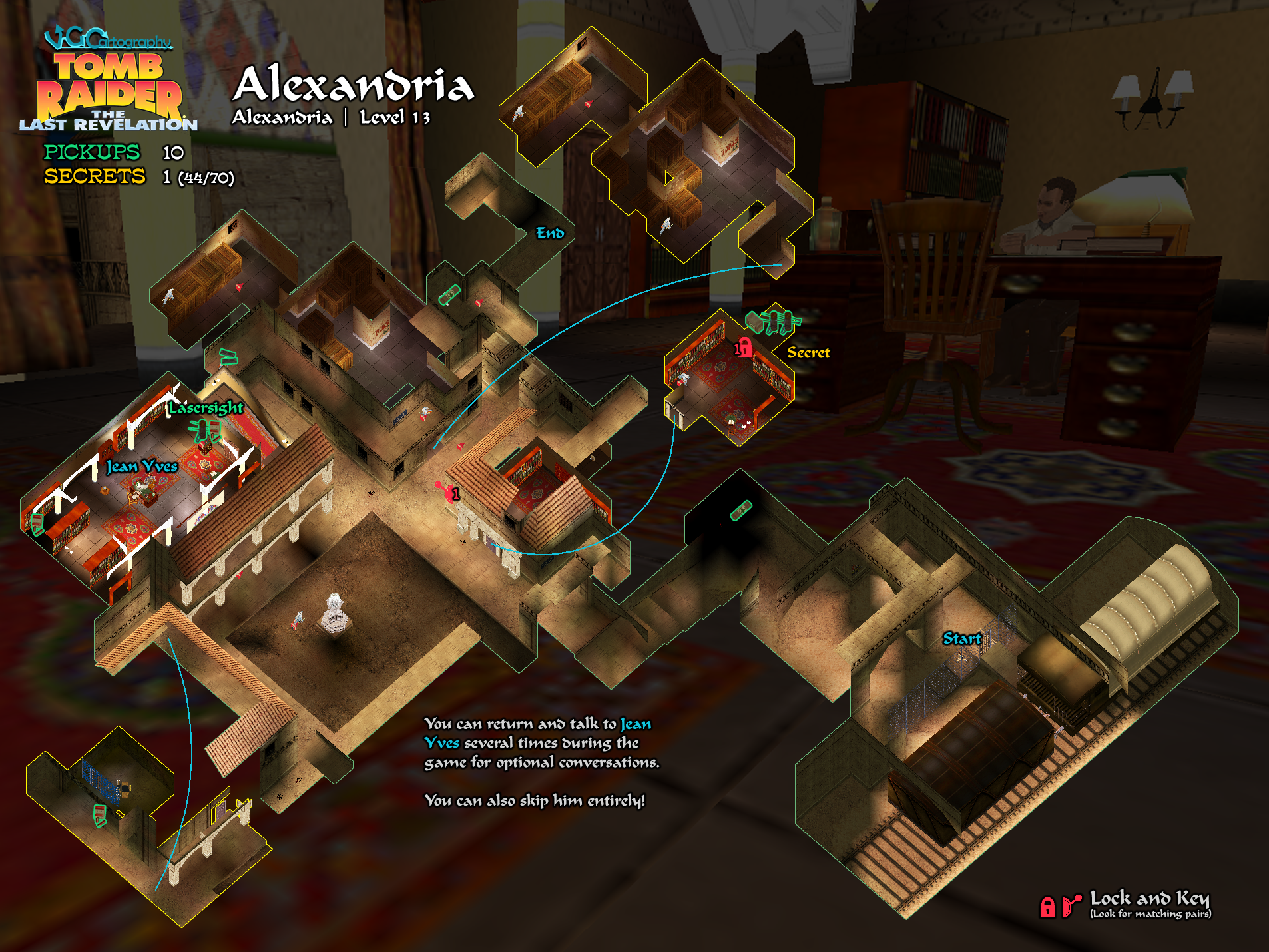Select the red padlock marker beside Secret room
Viewport: 1269px width, 952px height.
pyautogui.click(x=744, y=348)
